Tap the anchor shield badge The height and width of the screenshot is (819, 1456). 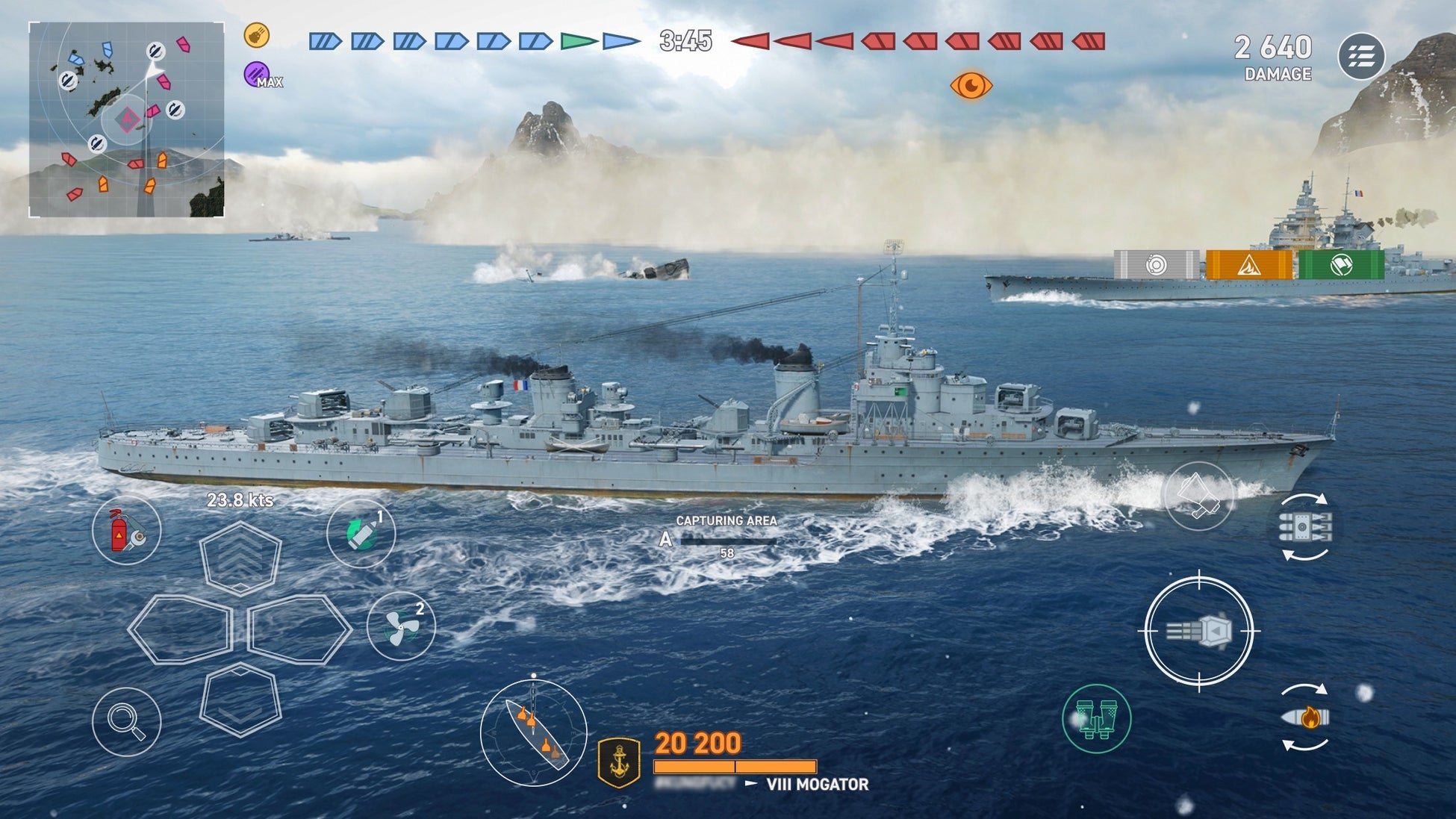pos(620,762)
